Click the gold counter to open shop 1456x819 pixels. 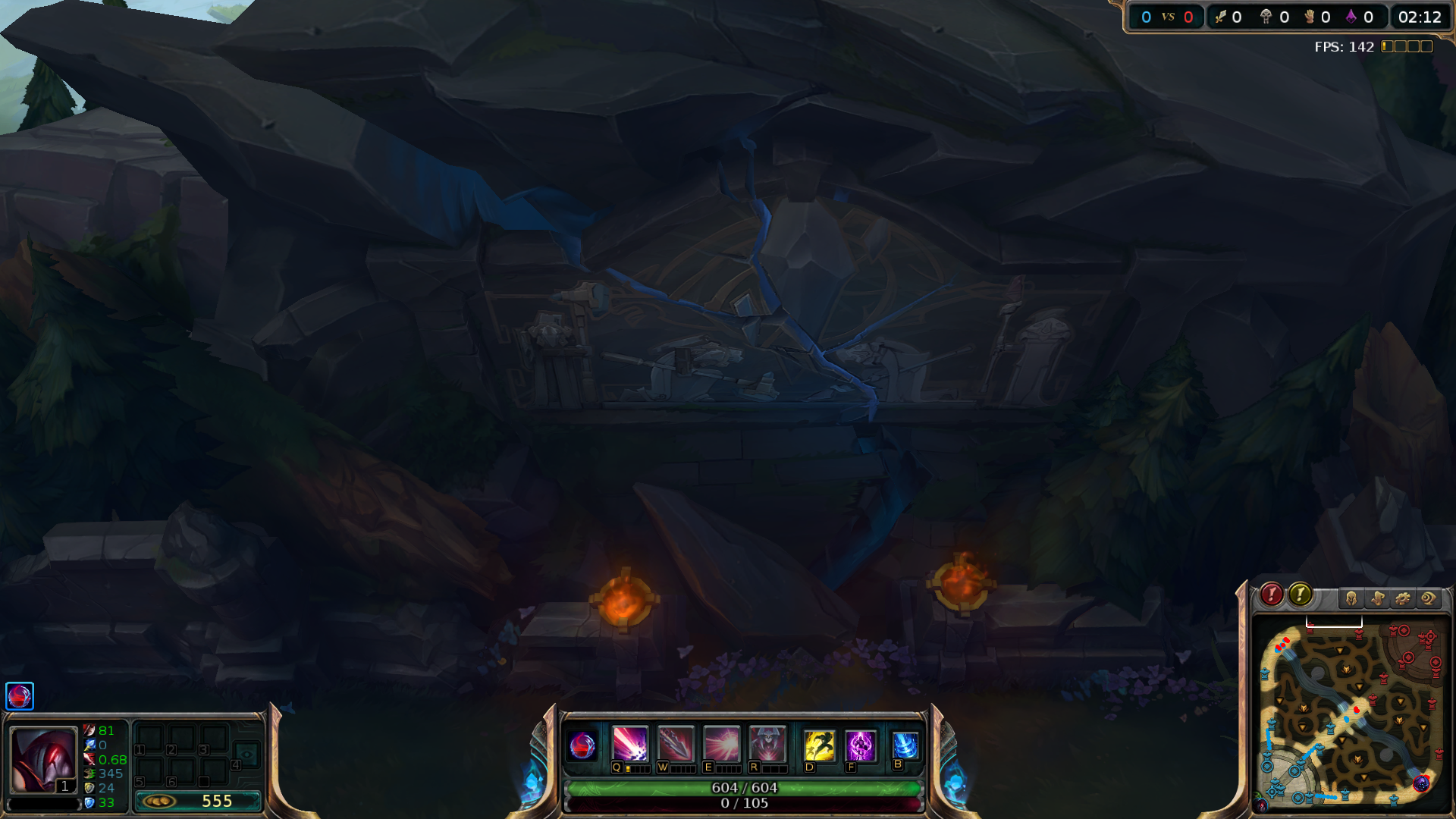pos(199,801)
